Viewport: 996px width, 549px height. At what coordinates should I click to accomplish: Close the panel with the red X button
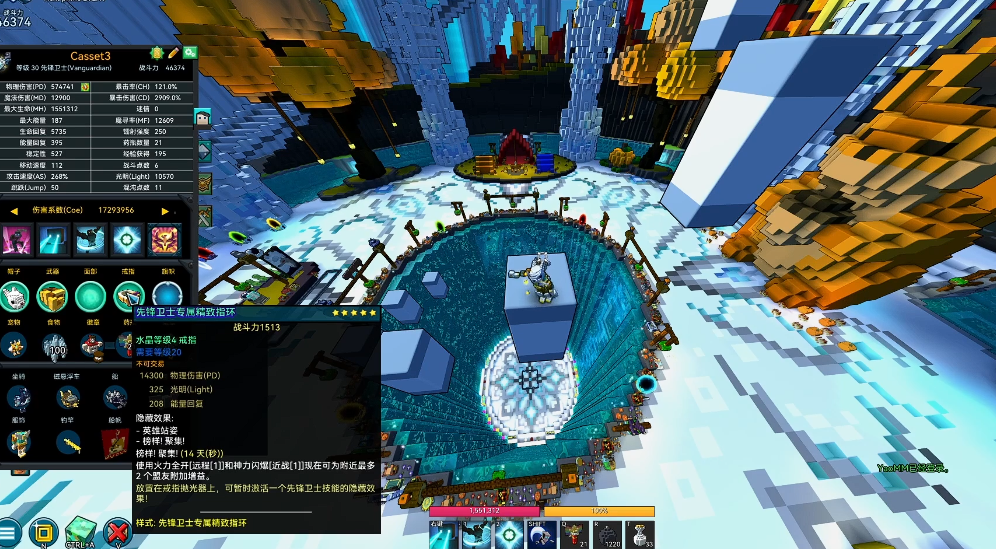(x=118, y=532)
